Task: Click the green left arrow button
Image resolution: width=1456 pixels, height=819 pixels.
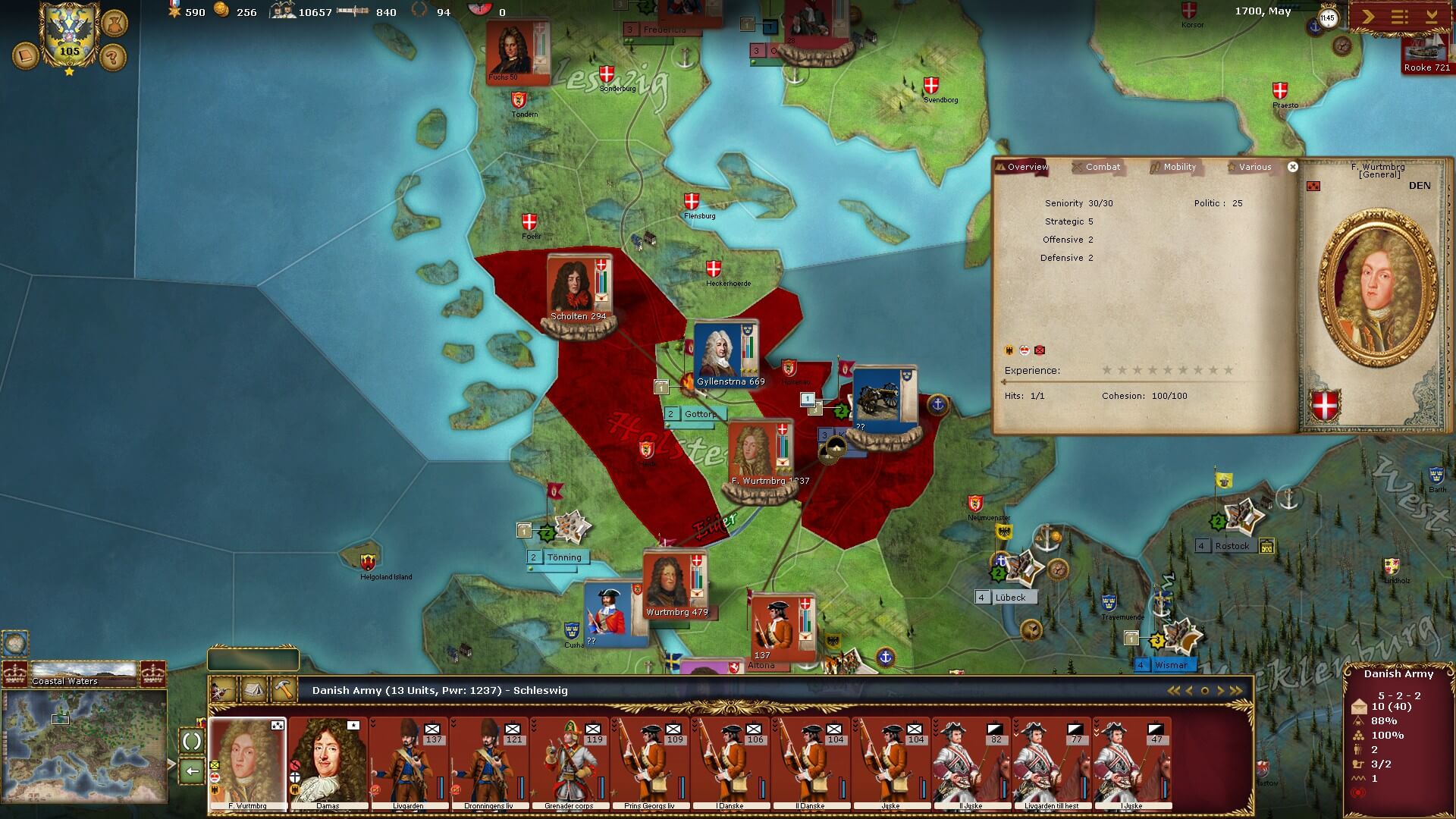Action: pyautogui.click(x=192, y=771)
